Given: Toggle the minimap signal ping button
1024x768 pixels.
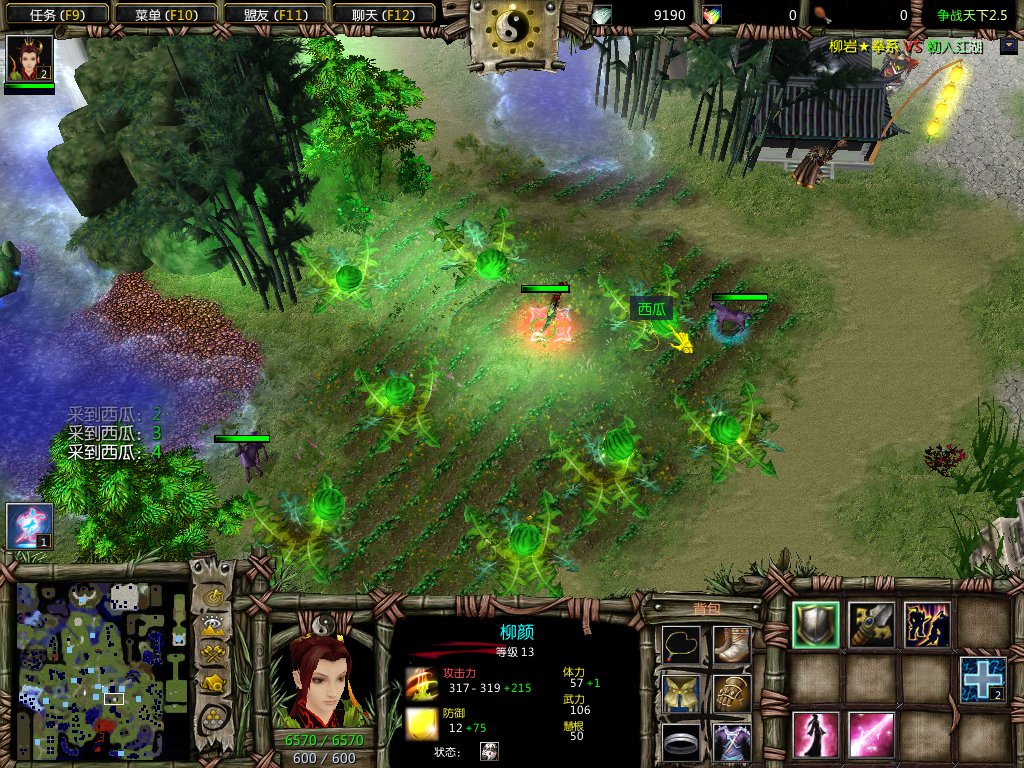Looking at the screenshot, I should click(213, 598).
